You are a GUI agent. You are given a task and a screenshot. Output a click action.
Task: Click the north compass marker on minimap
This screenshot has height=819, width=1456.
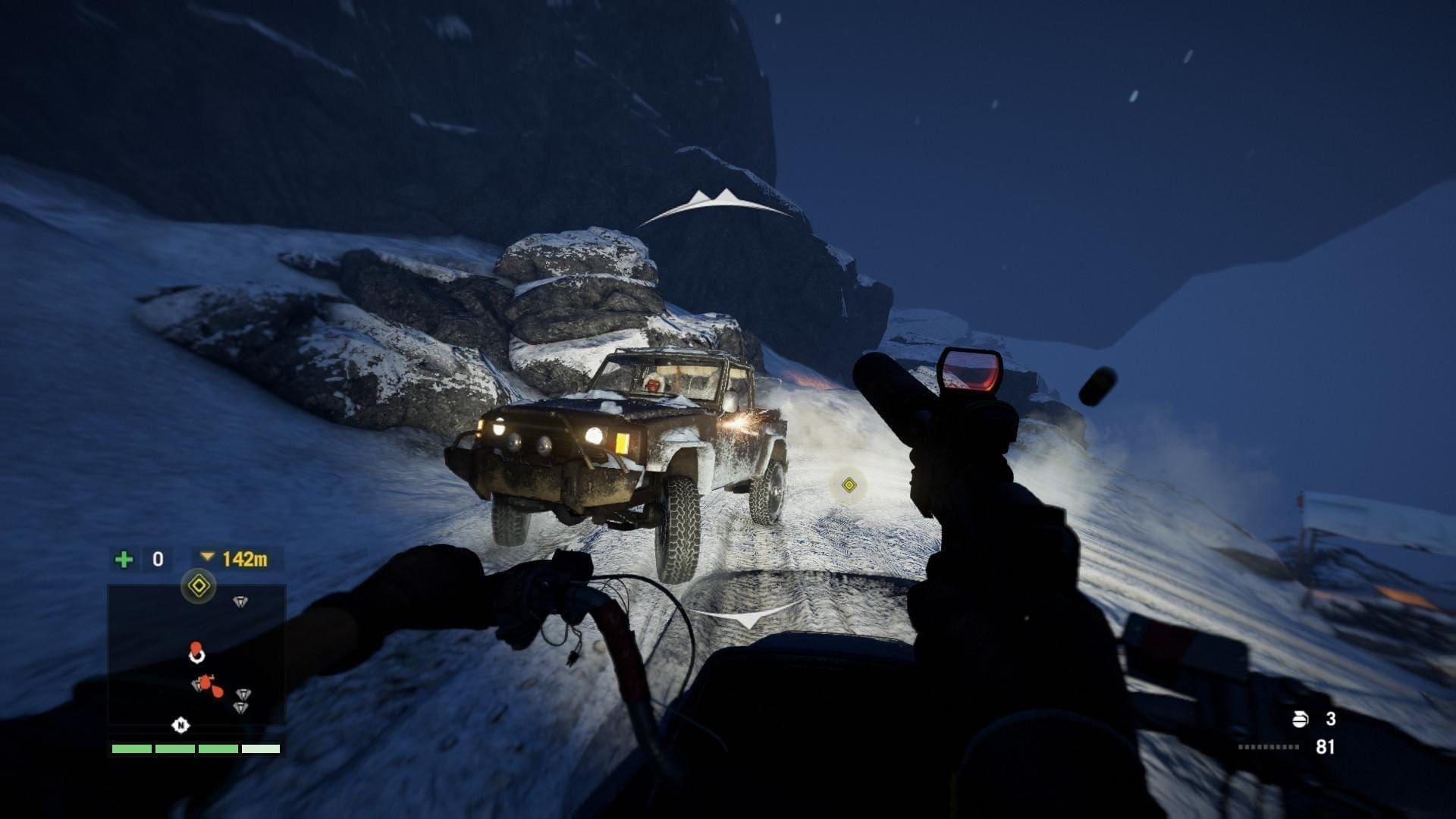(x=180, y=725)
